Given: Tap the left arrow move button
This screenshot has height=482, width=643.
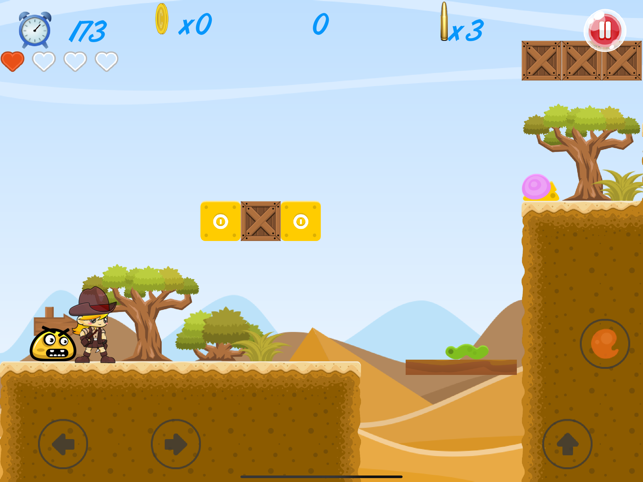Looking at the screenshot, I should click(x=63, y=444).
